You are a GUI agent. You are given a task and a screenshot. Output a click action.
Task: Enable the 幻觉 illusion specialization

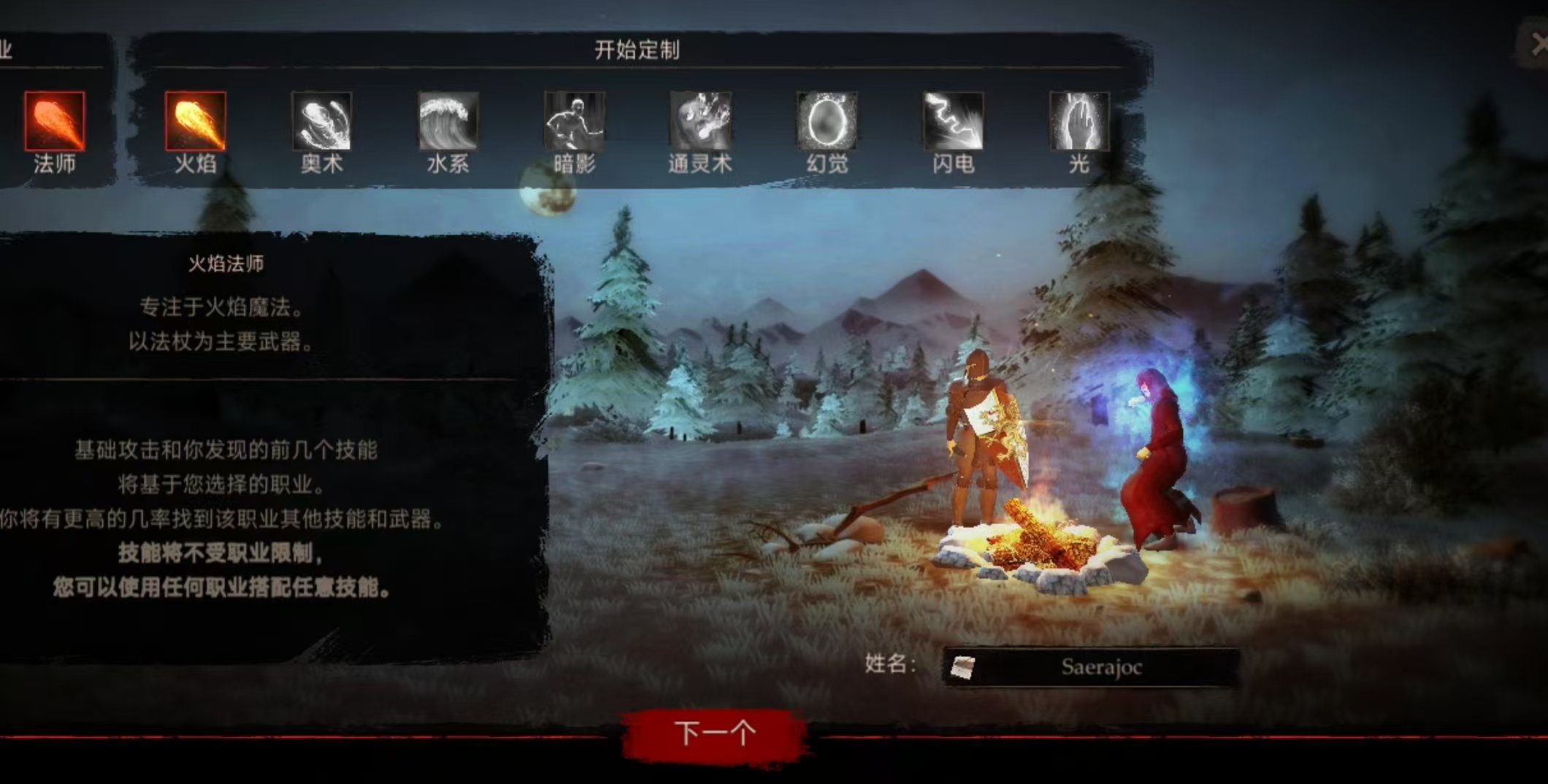pyautogui.click(x=829, y=121)
